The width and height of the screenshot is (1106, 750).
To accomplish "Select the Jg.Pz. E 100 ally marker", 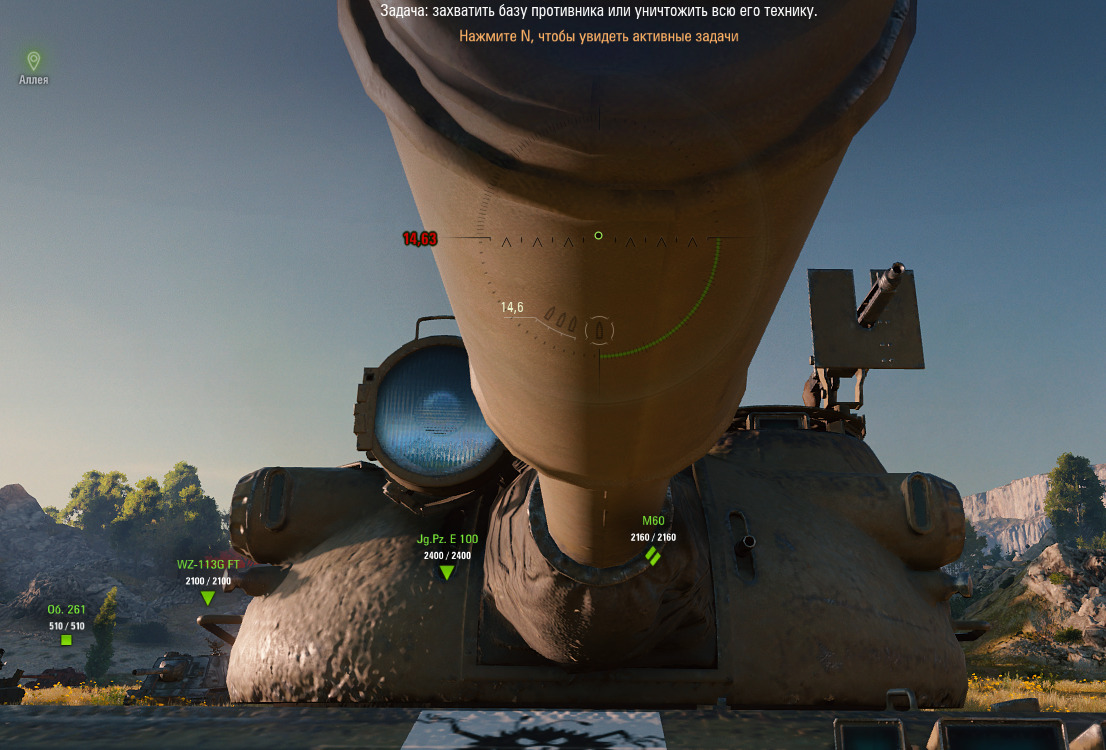I will (x=447, y=572).
